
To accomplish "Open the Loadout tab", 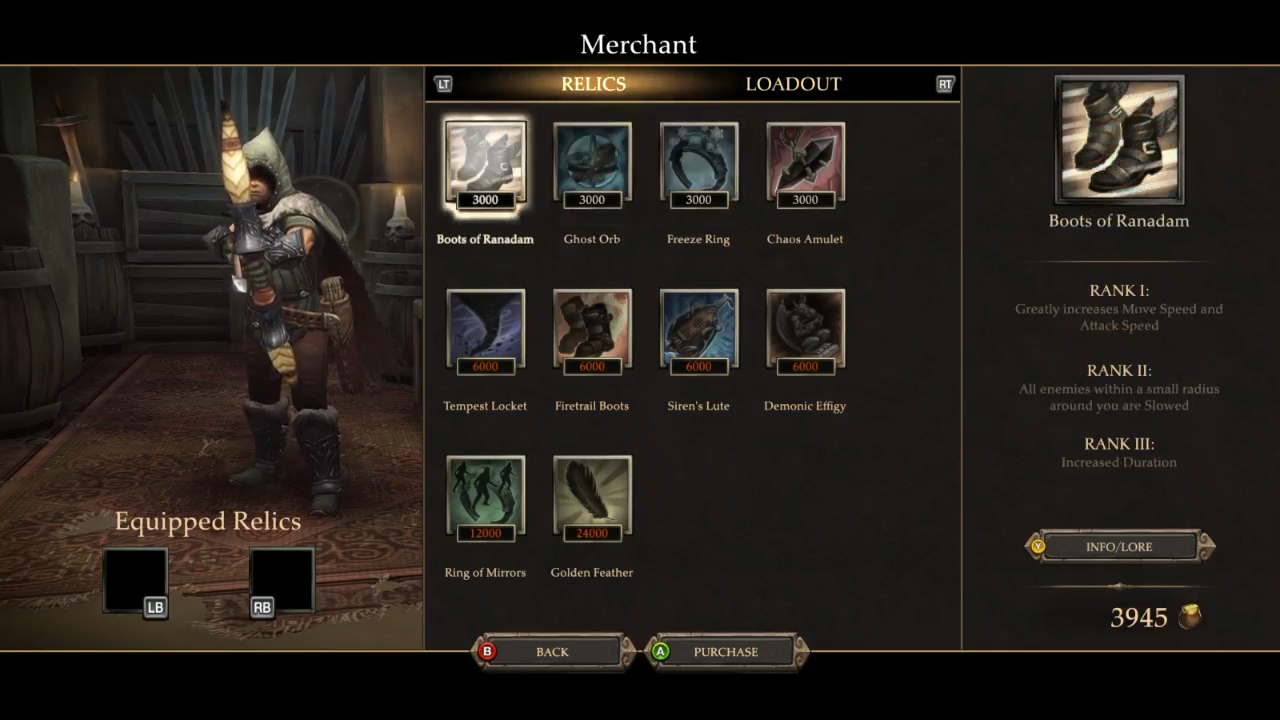I will (793, 84).
